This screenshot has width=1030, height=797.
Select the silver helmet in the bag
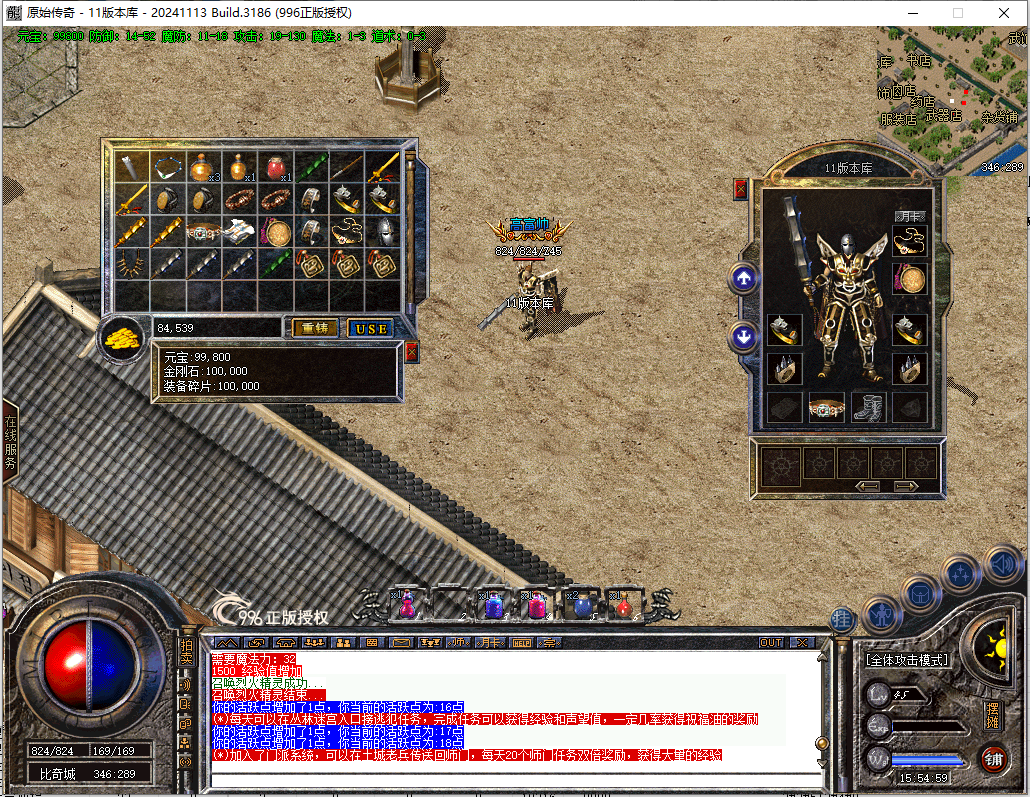coord(383,233)
